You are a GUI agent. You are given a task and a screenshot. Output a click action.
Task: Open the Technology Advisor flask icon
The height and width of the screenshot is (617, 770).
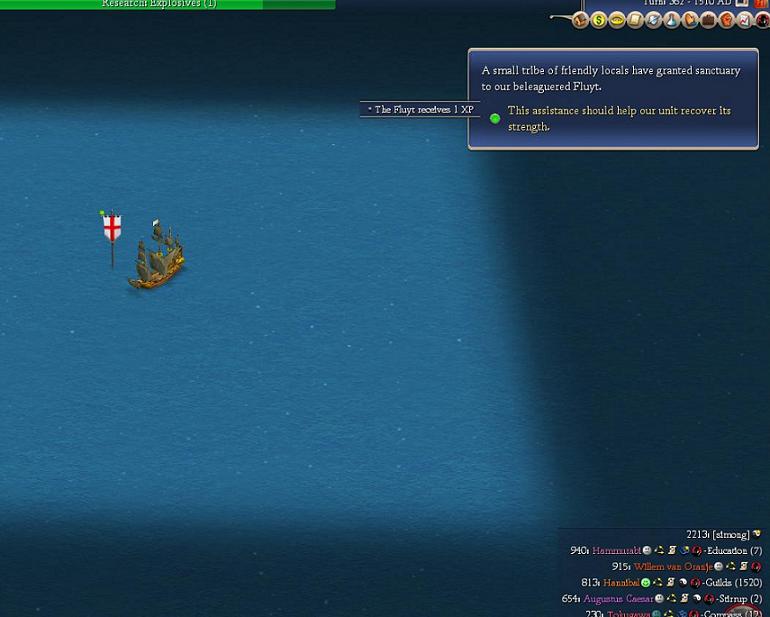tap(671, 20)
